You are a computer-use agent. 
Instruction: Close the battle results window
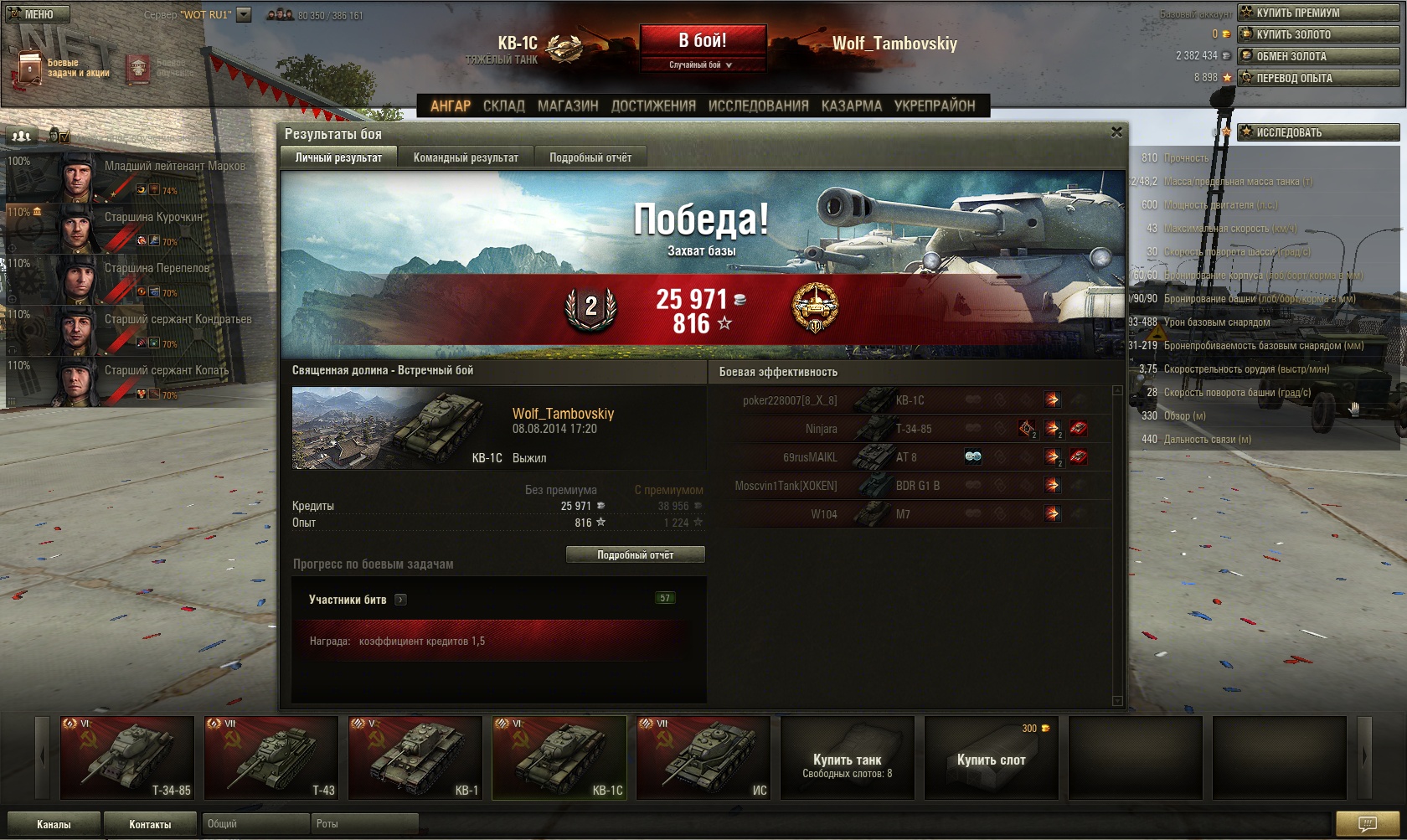pos(1116,132)
